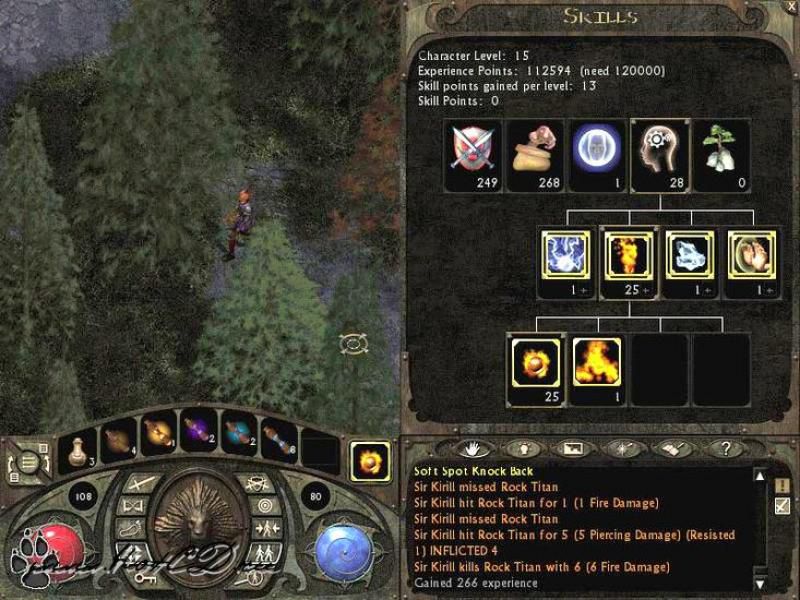Choose the glowing blue orb skill category
The height and width of the screenshot is (600, 800).
pos(597,148)
